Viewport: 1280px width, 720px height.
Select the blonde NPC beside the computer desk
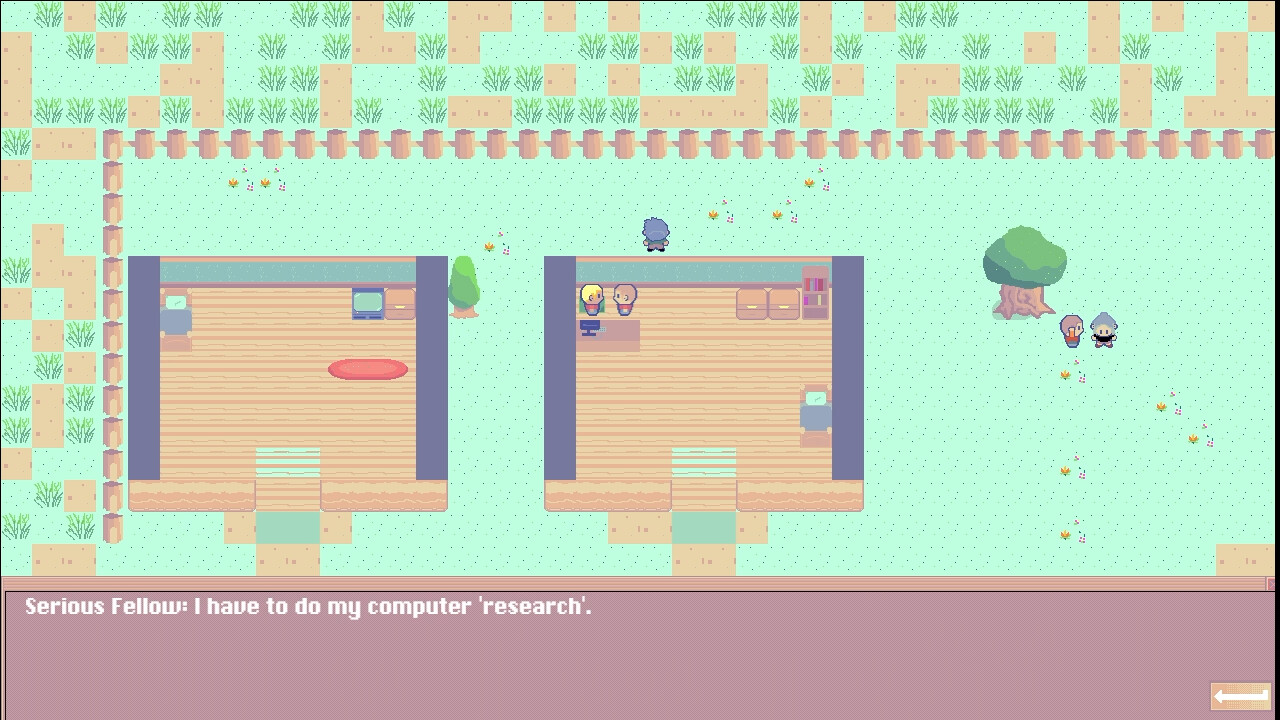pos(590,299)
